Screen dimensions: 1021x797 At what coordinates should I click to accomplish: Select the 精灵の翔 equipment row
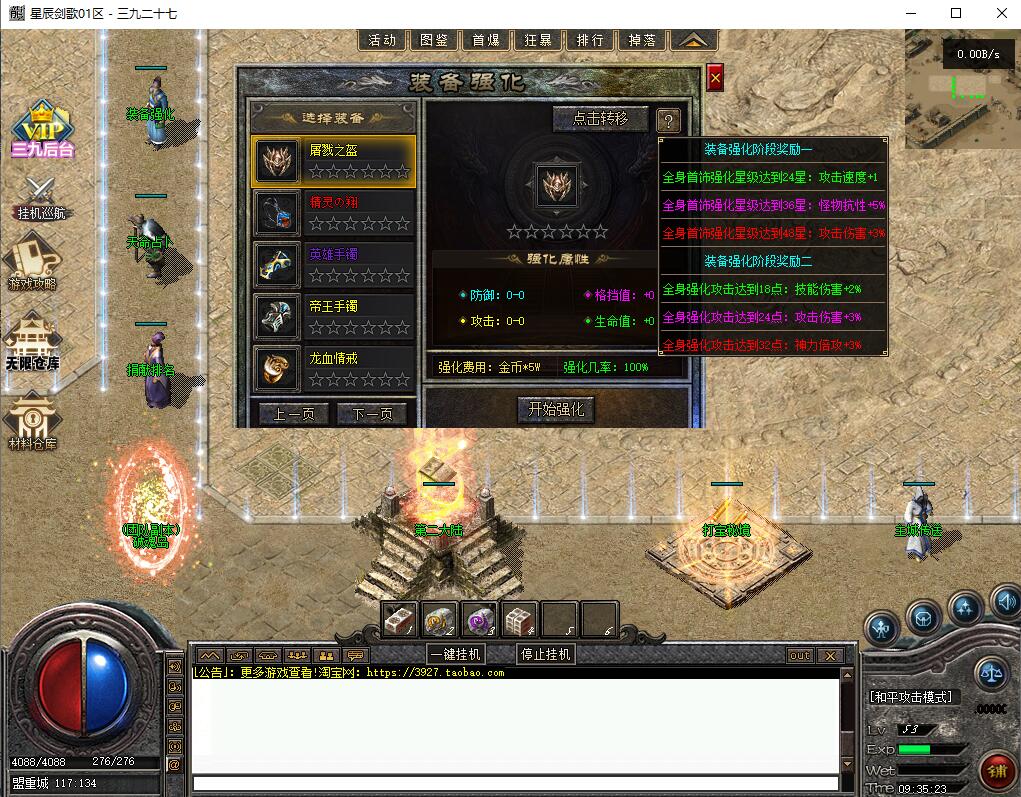[332, 212]
